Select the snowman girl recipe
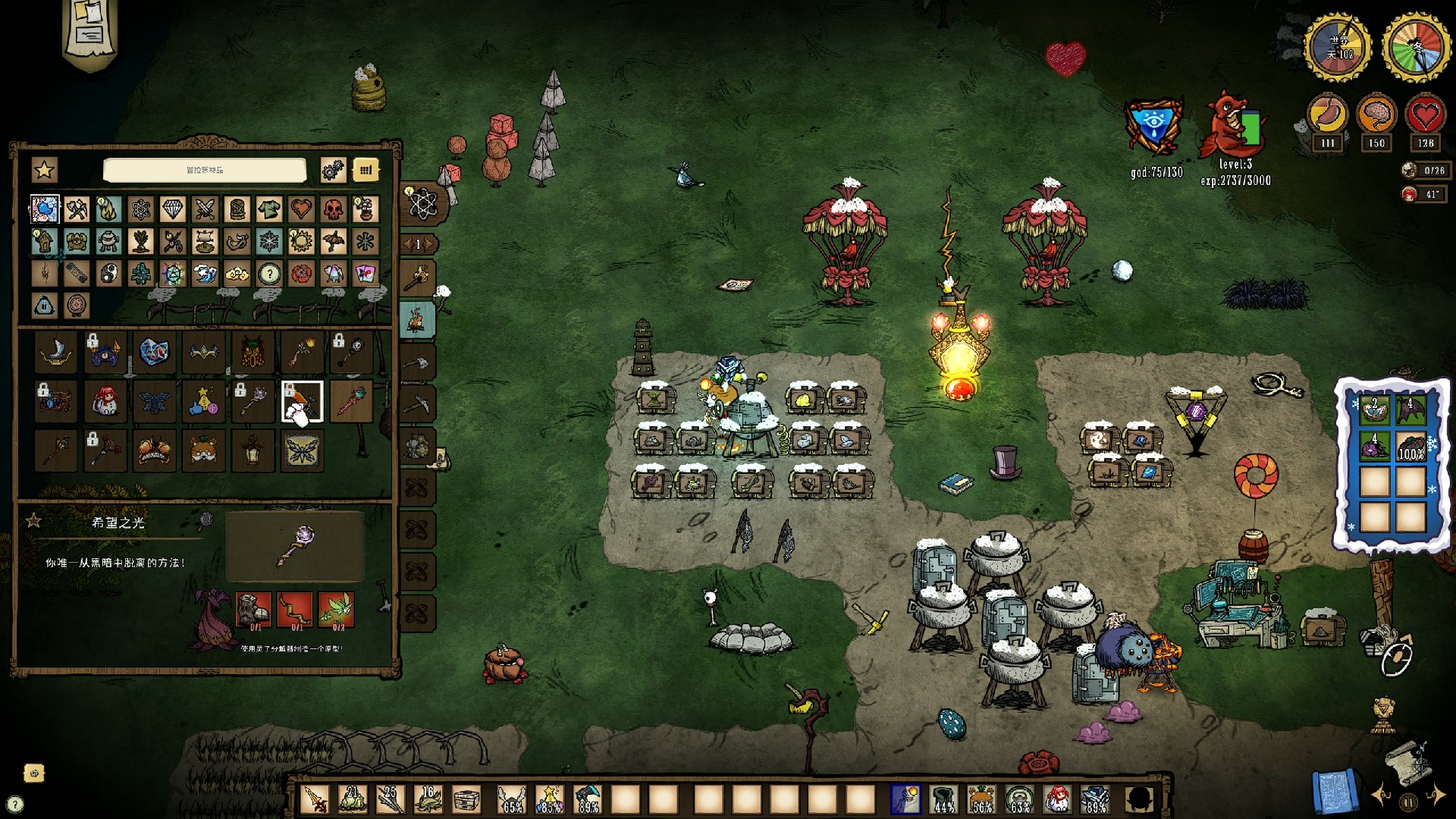Screen dimensions: 1456x819 click(x=105, y=401)
